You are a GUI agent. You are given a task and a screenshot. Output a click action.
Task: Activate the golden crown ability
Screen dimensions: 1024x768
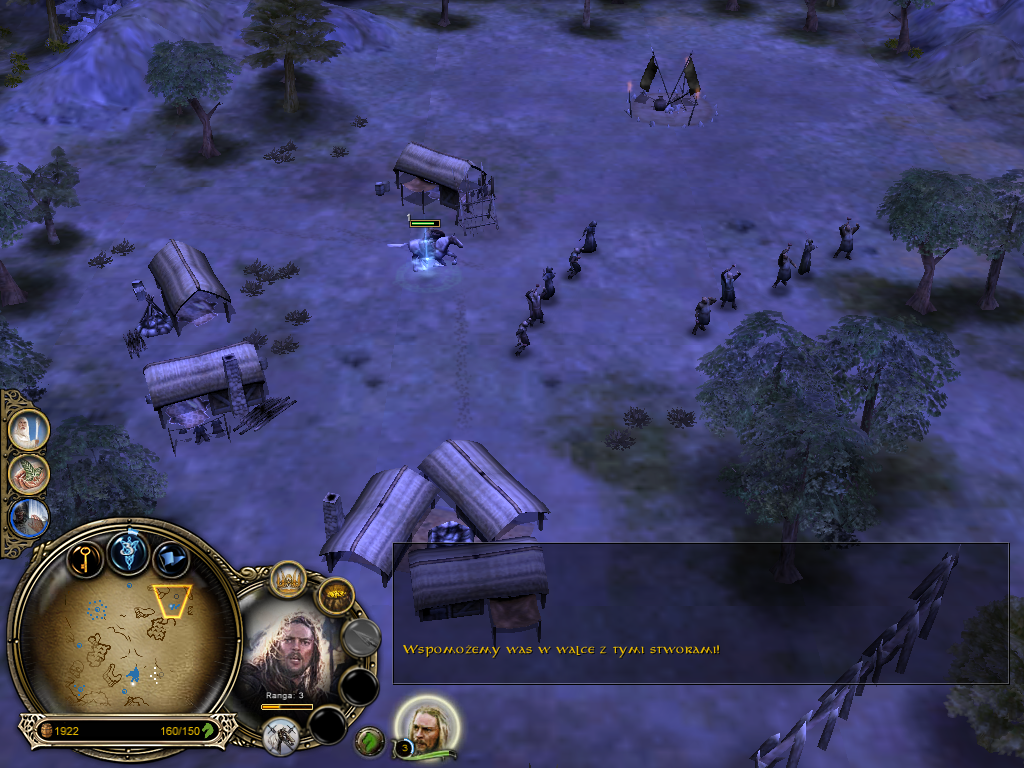click(288, 580)
